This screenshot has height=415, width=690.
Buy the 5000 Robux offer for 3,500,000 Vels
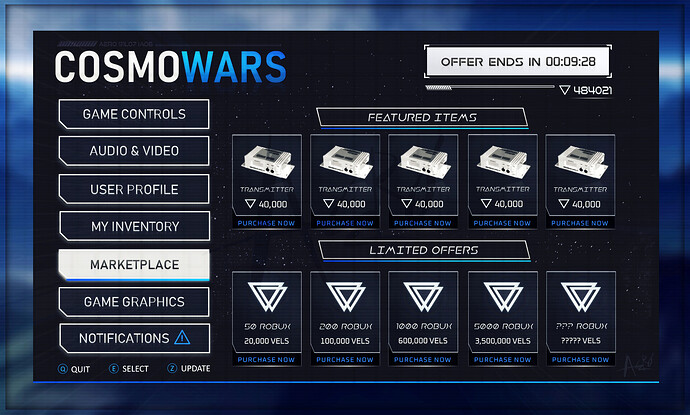502,359
